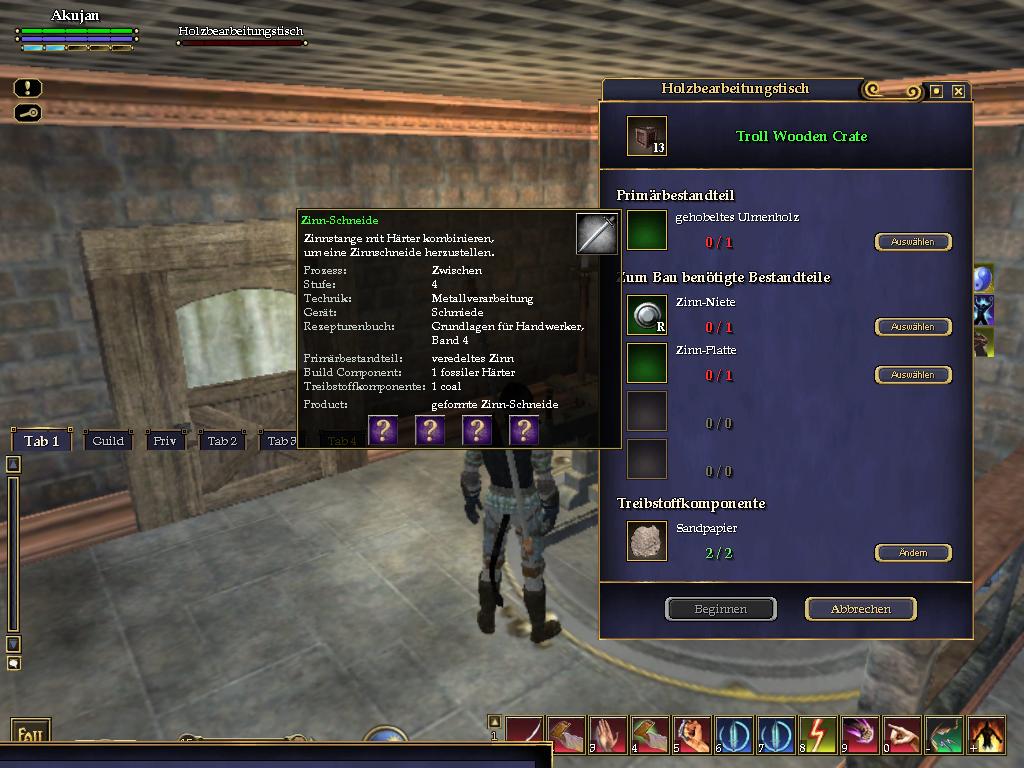Minimize the Holzbearbeitungstisch crafting window
The image size is (1024, 768).
point(936,91)
